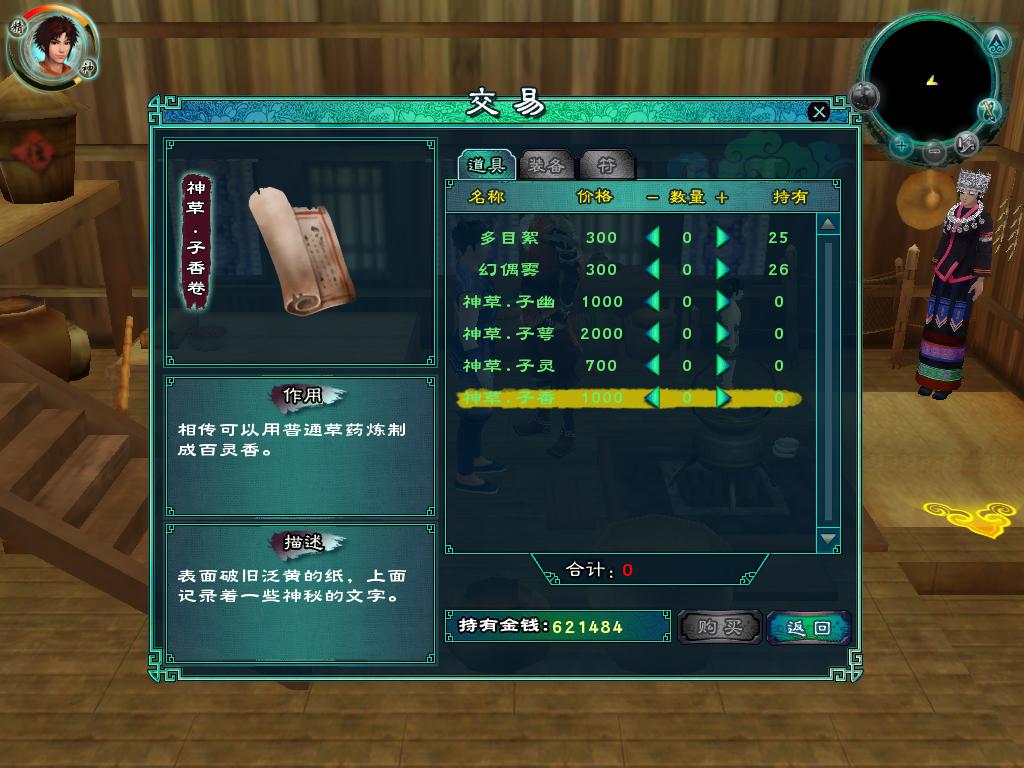Select the 道具 items tab
The image size is (1024, 768).
pyautogui.click(x=487, y=165)
